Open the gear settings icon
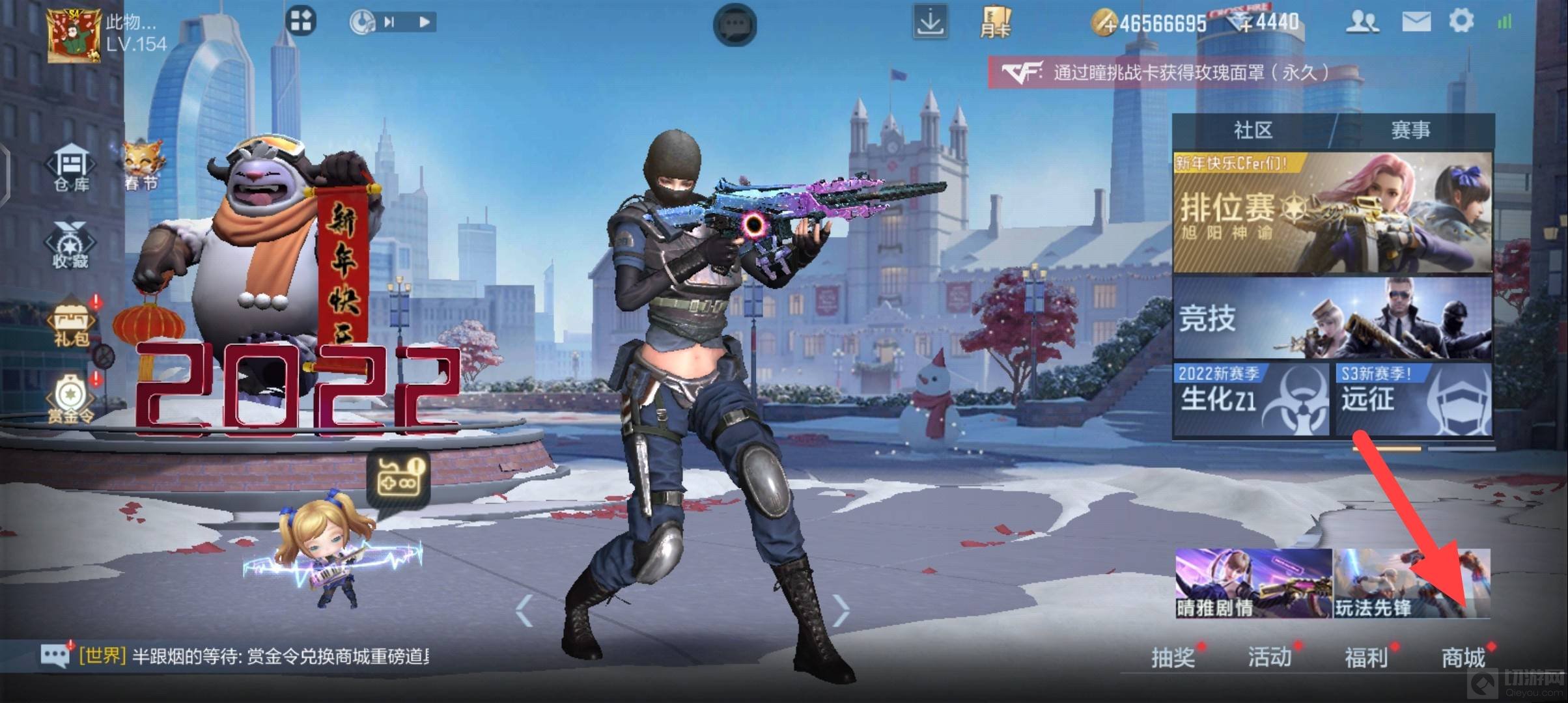Viewport: 1568px width, 703px height. coord(1461,21)
